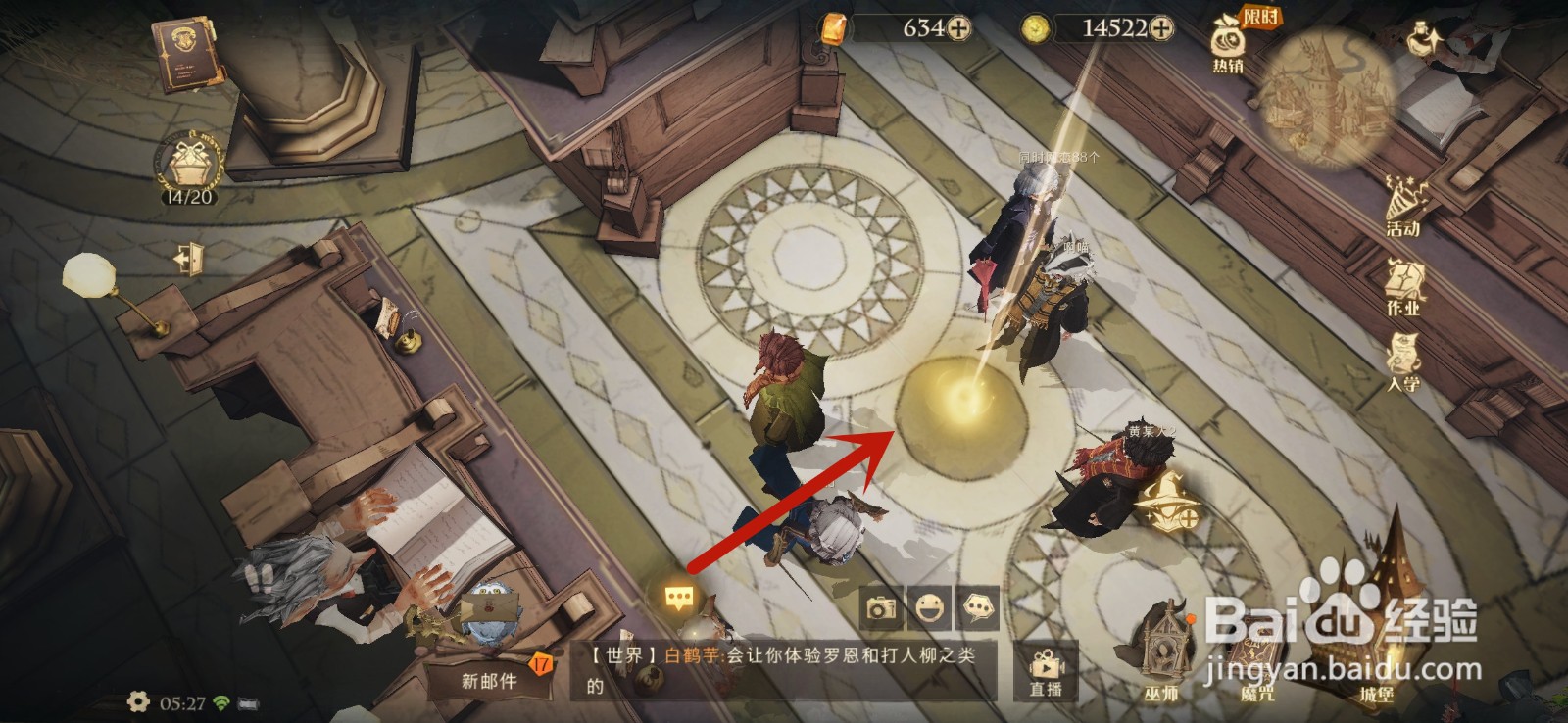
Task: Select the camera screenshot icon
Action: click(x=882, y=607)
